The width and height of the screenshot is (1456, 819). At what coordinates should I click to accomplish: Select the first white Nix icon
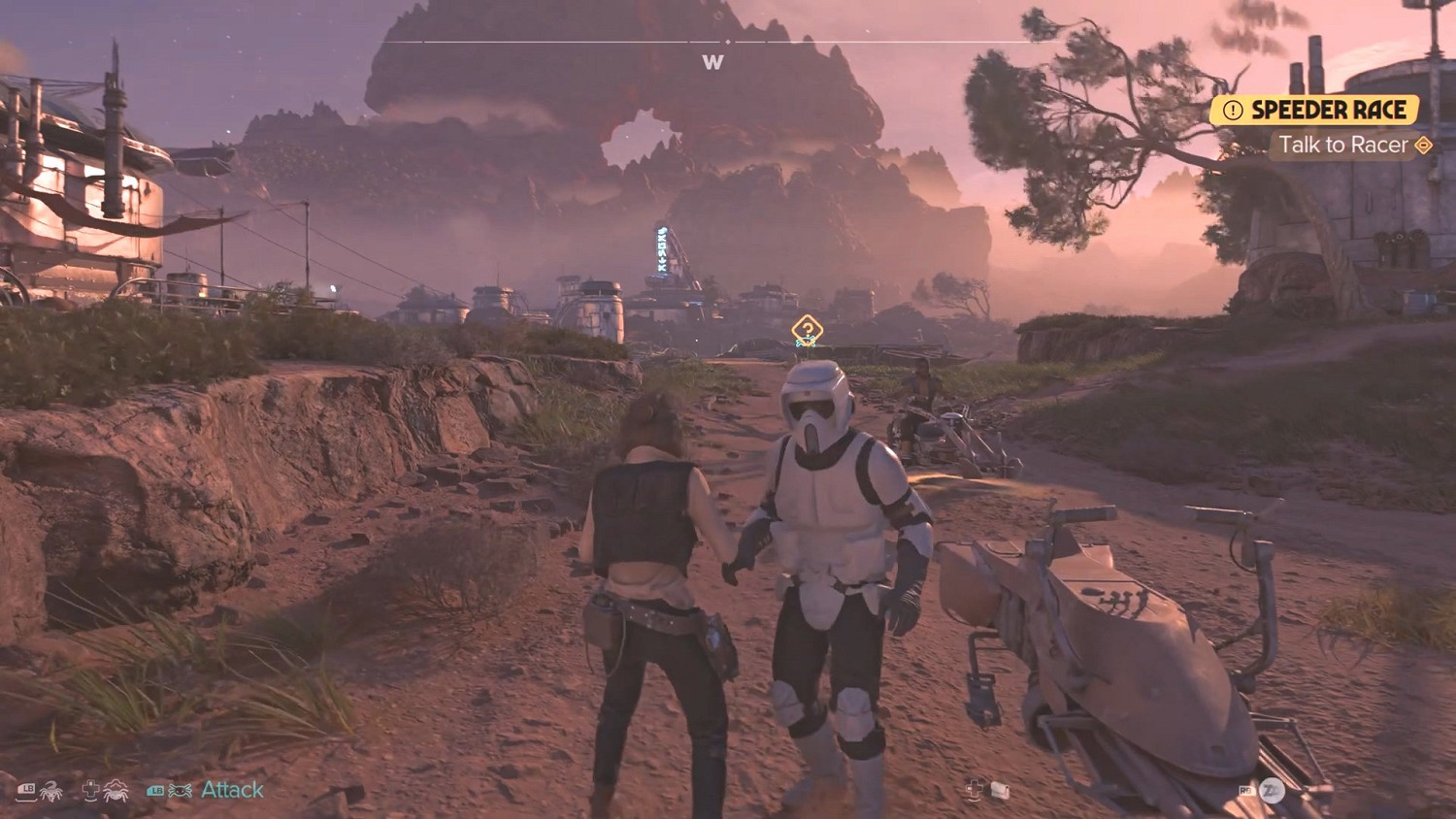tap(50, 791)
